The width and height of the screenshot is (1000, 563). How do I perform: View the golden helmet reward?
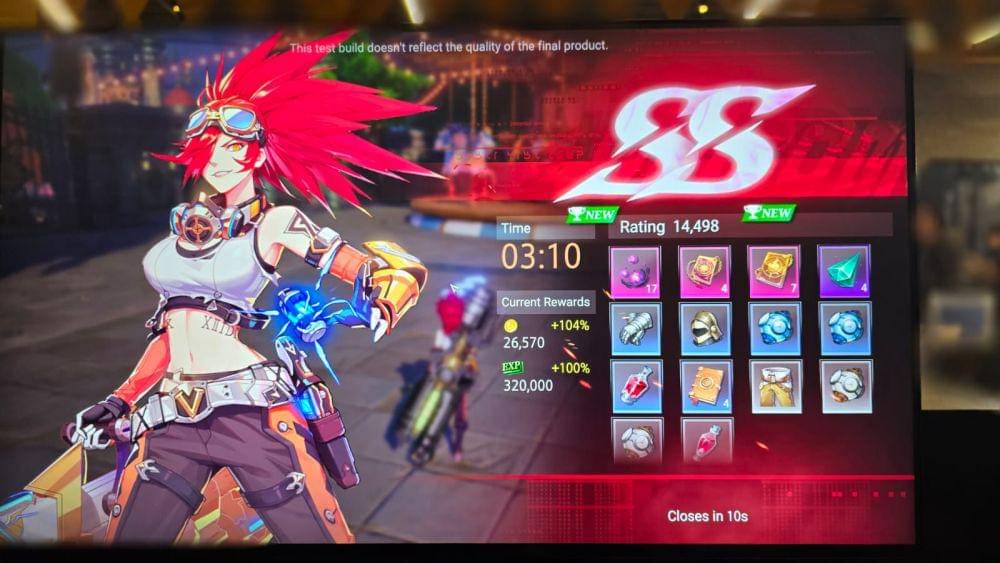point(705,329)
